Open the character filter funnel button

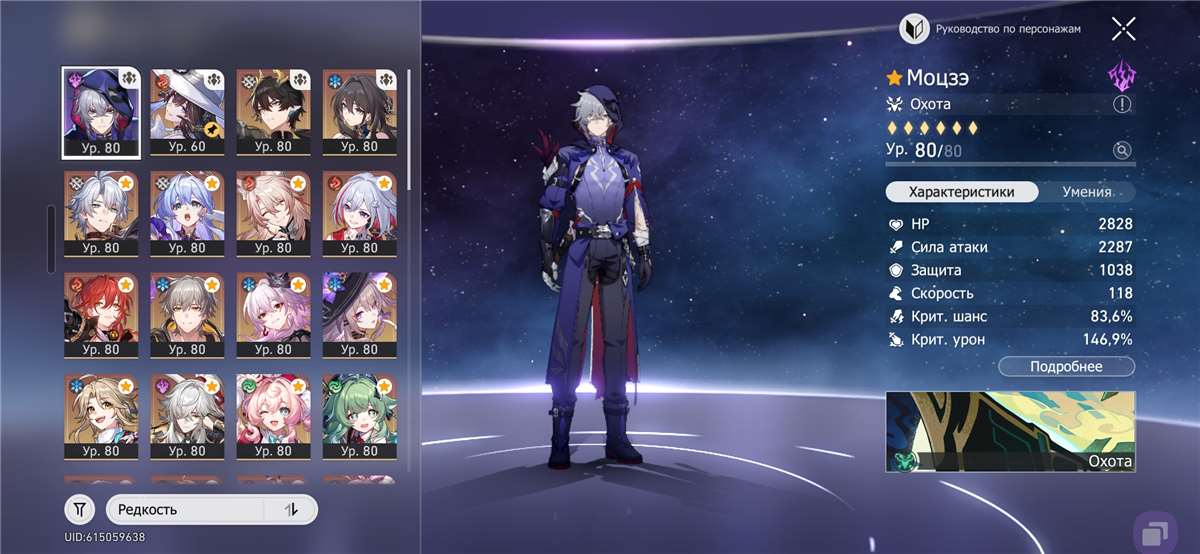(x=80, y=509)
